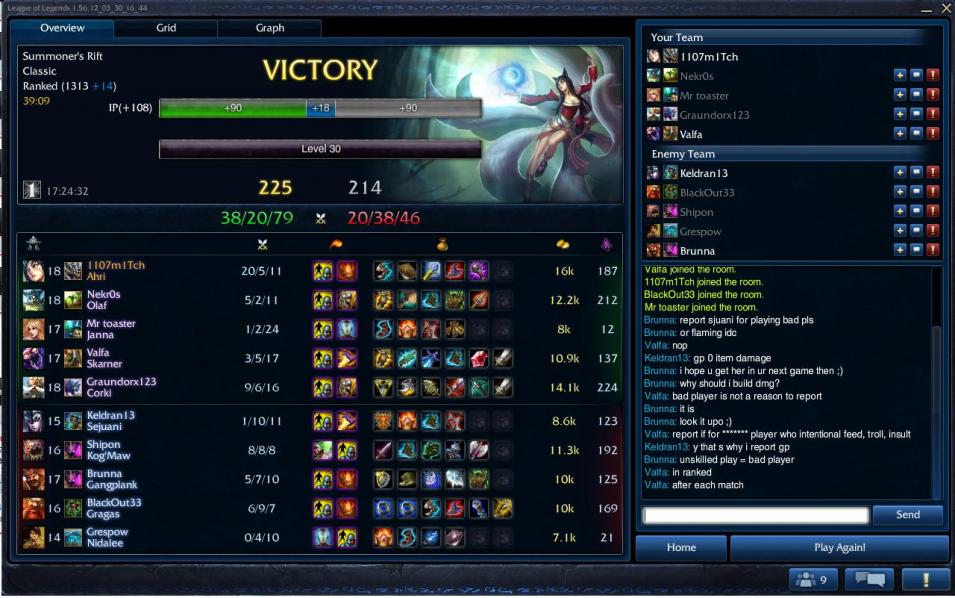Screen dimensions: 955x598
Task: Select BlackOut33 in the Enemy Team list
Action: 707,192
